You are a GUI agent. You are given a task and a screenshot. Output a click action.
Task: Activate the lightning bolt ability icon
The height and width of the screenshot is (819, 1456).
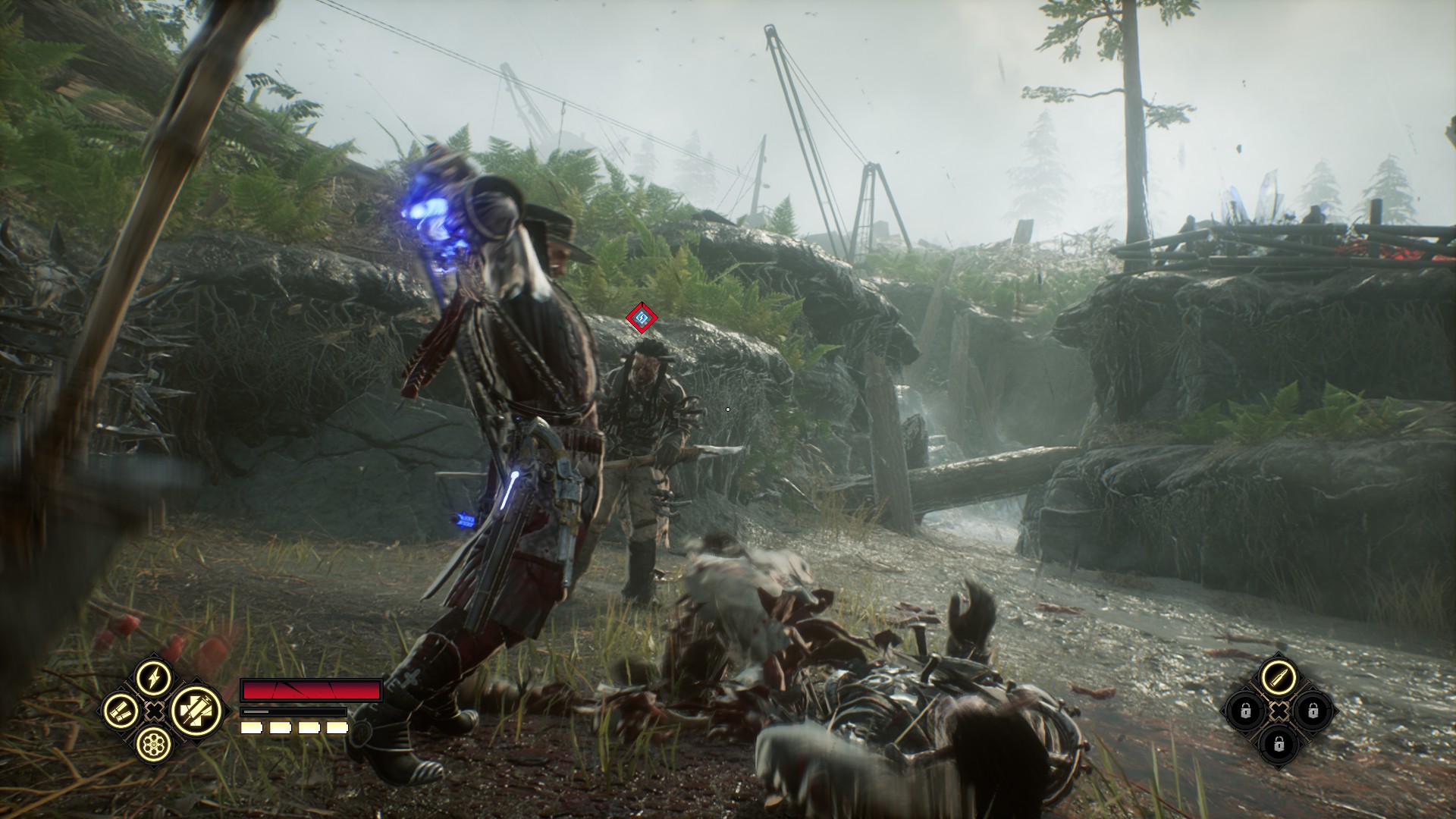pos(154,676)
